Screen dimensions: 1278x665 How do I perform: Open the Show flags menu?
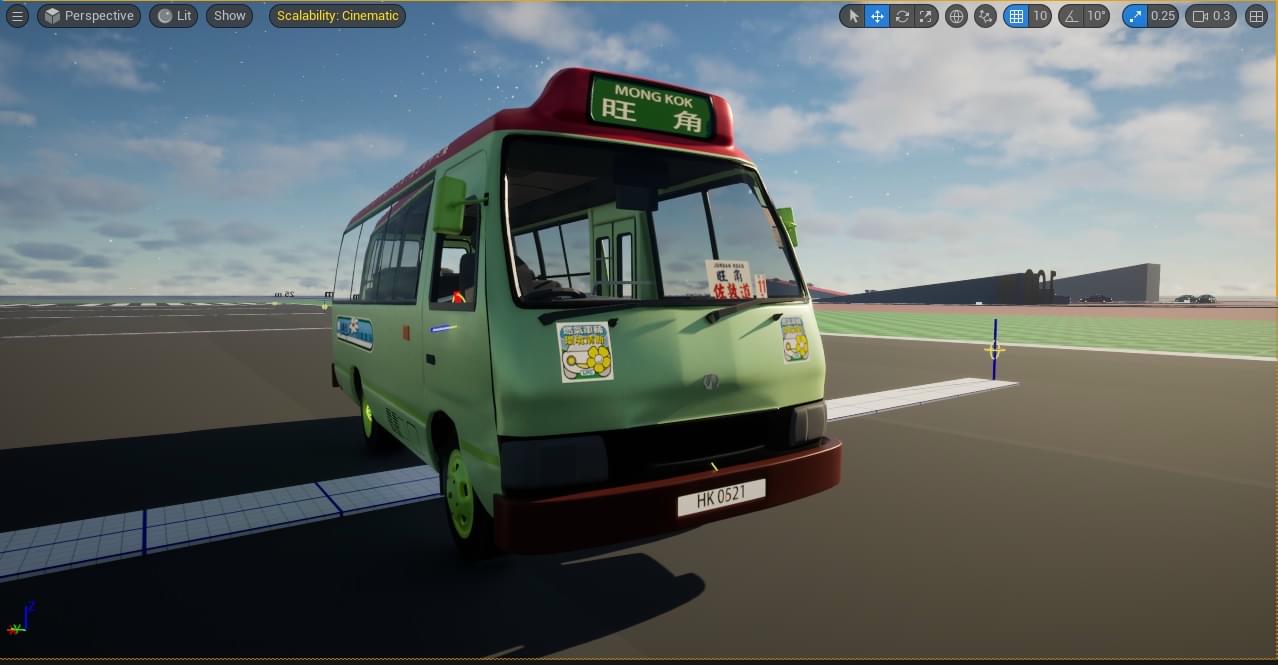coord(229,16)
